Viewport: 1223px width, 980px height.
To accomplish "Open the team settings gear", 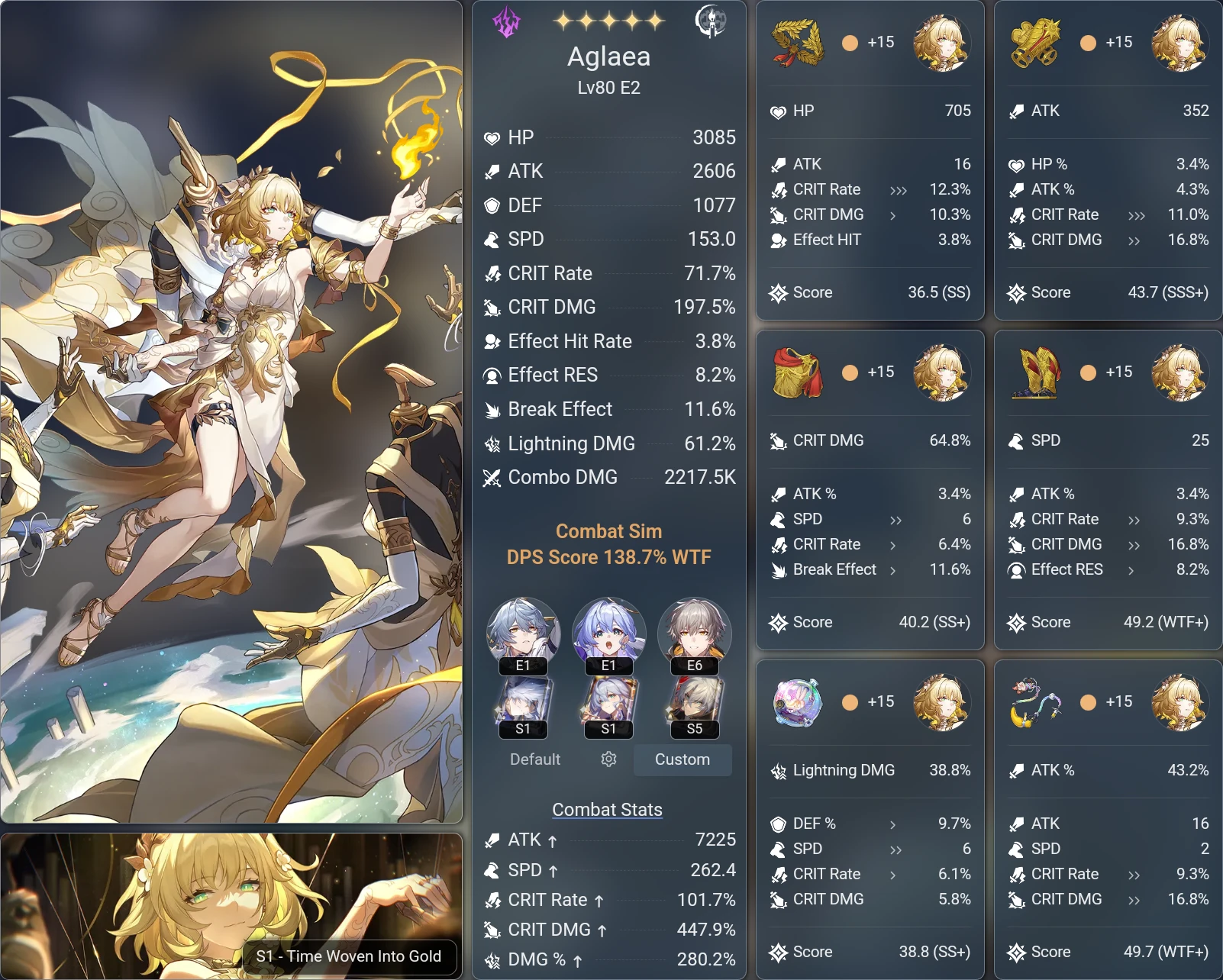I will click(608, 759).
